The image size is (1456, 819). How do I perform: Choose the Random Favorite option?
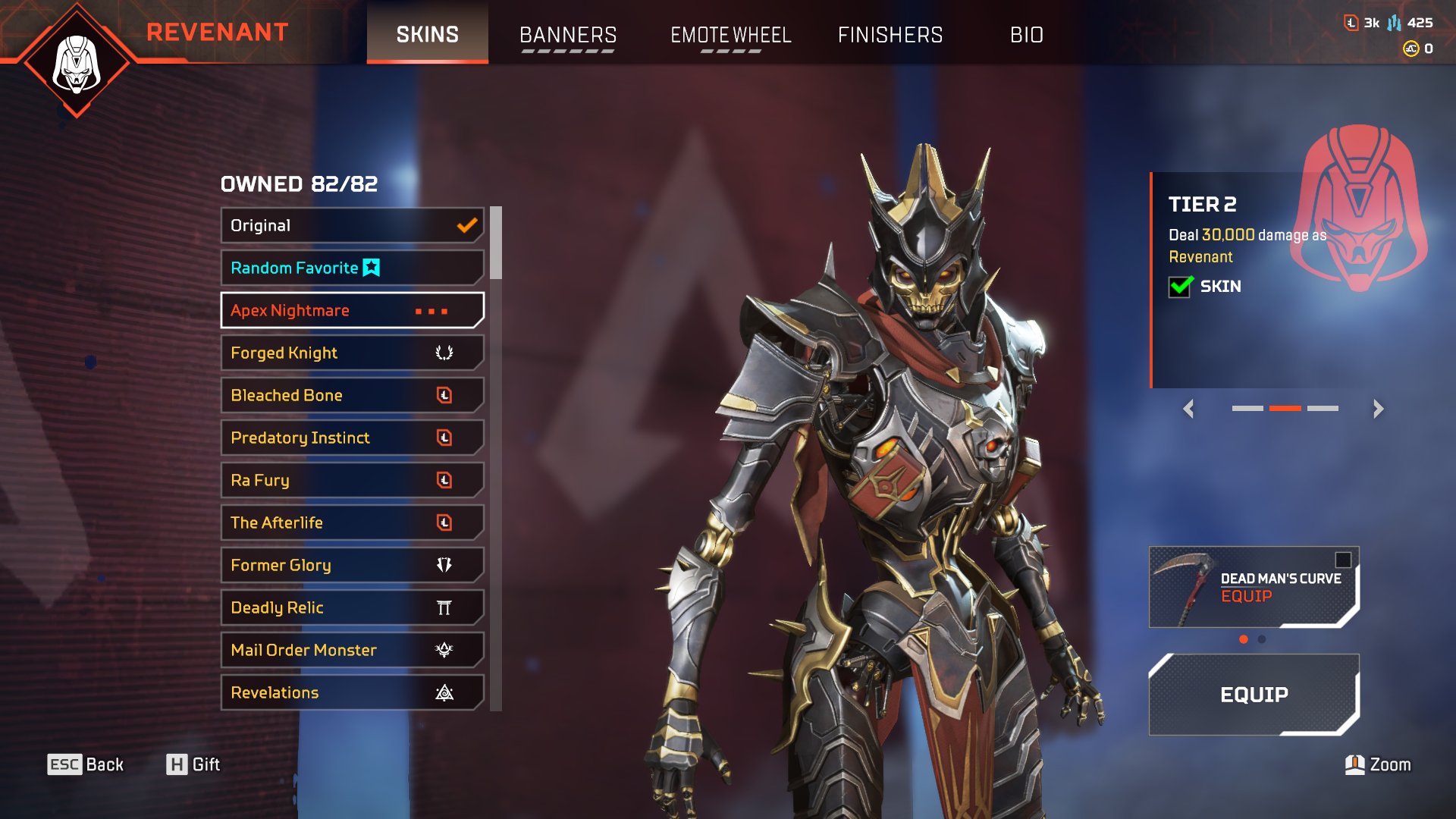(352, 268)
